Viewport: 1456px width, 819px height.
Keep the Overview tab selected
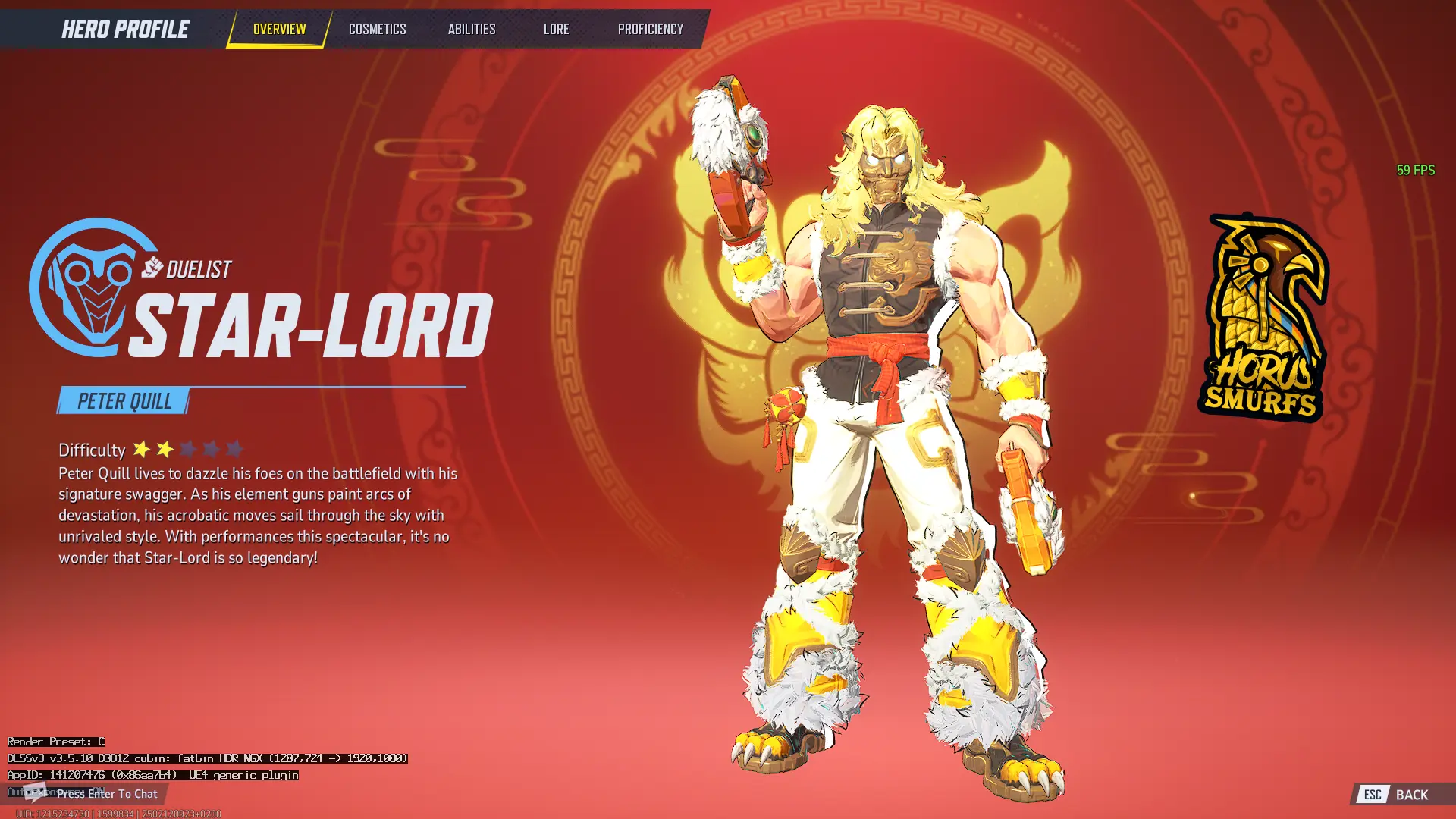tap(278, 29)
